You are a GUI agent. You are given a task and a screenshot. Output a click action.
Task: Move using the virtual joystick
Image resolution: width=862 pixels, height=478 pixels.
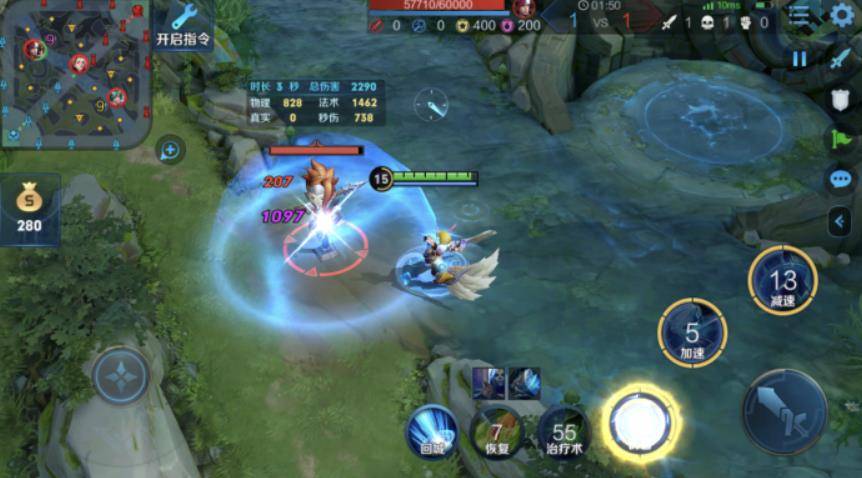(121, 376)
